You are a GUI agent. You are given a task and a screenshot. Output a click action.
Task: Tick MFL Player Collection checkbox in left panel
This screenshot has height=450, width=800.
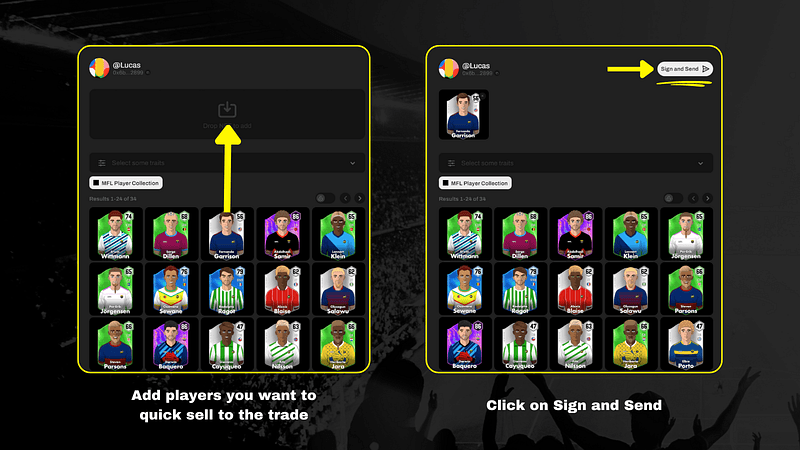96,183
